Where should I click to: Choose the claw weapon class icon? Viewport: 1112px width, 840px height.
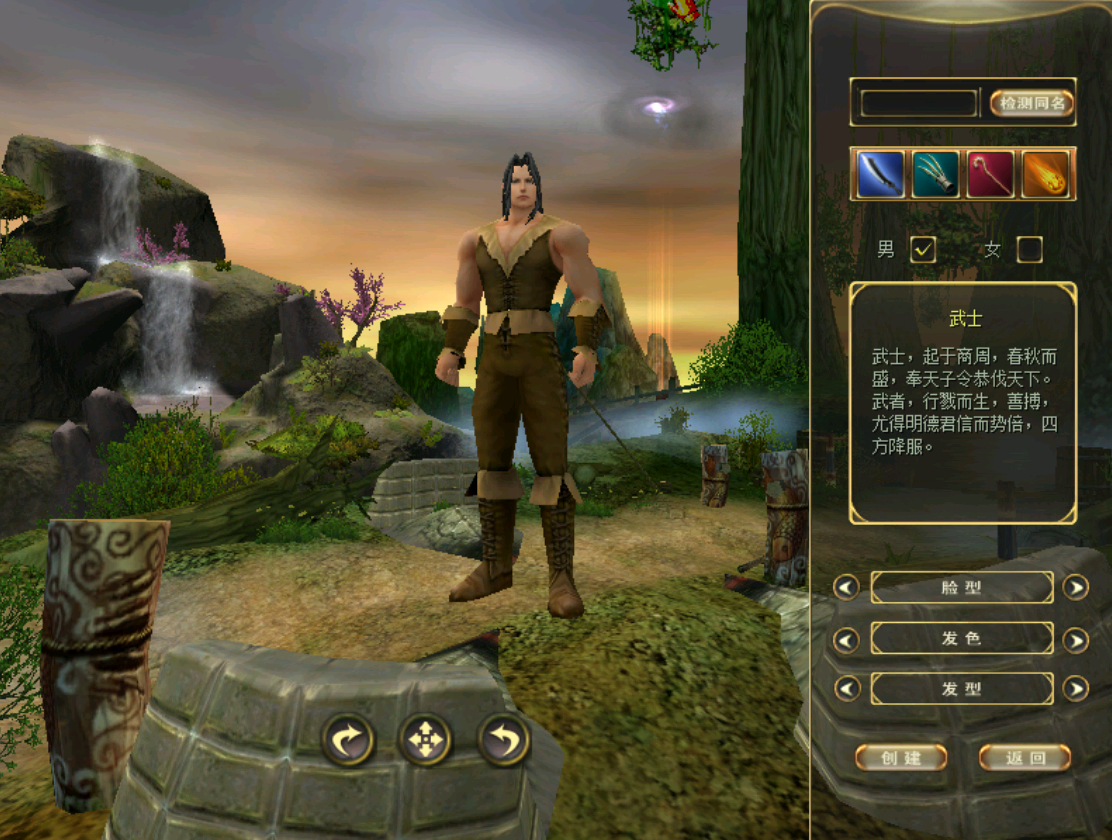pyautogui.click(x=935, y=174)
